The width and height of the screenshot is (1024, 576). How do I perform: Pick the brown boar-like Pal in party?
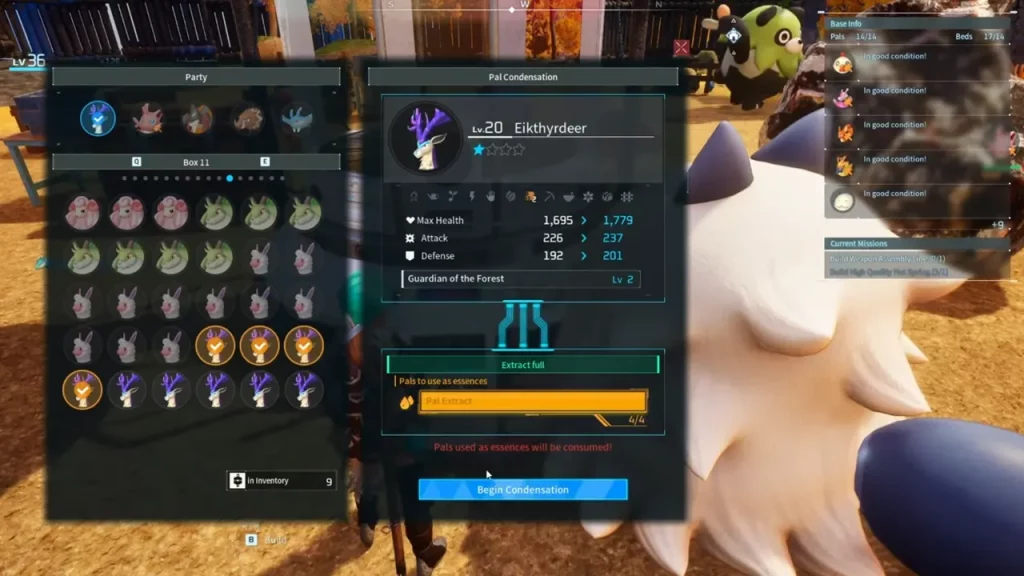[x=248, y=119]
